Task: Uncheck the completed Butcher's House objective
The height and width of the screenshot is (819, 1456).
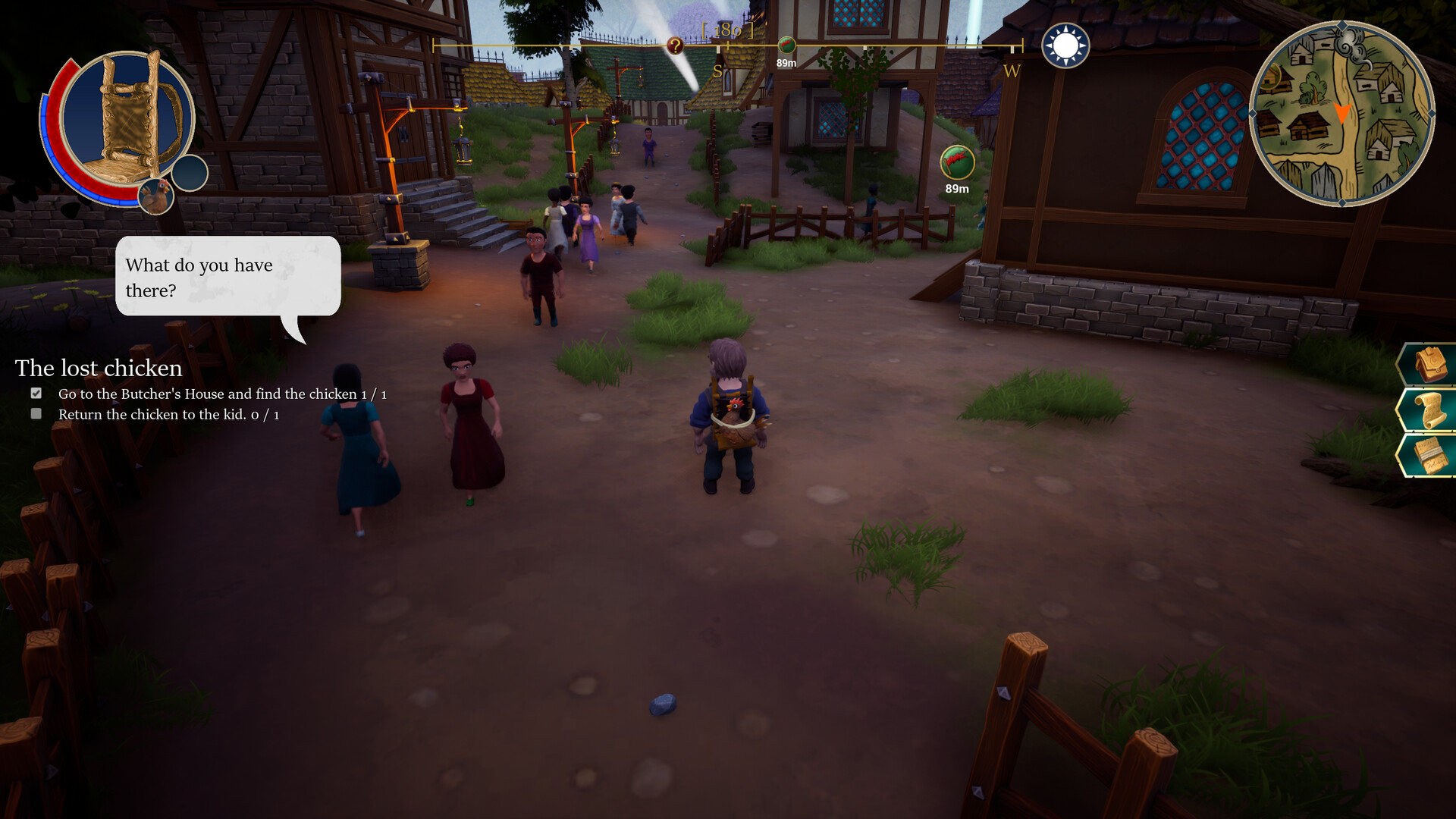Action: [35, 393]
